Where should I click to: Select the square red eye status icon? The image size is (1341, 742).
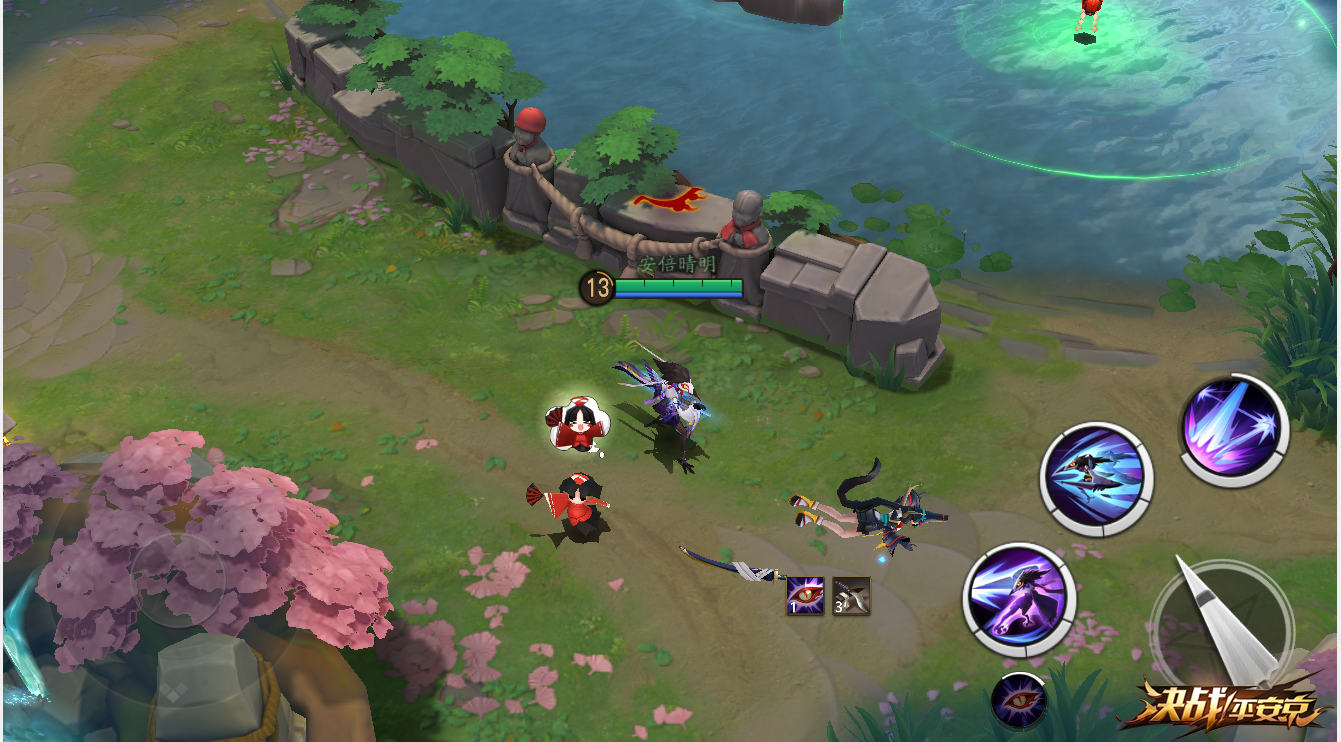(805, 596)
